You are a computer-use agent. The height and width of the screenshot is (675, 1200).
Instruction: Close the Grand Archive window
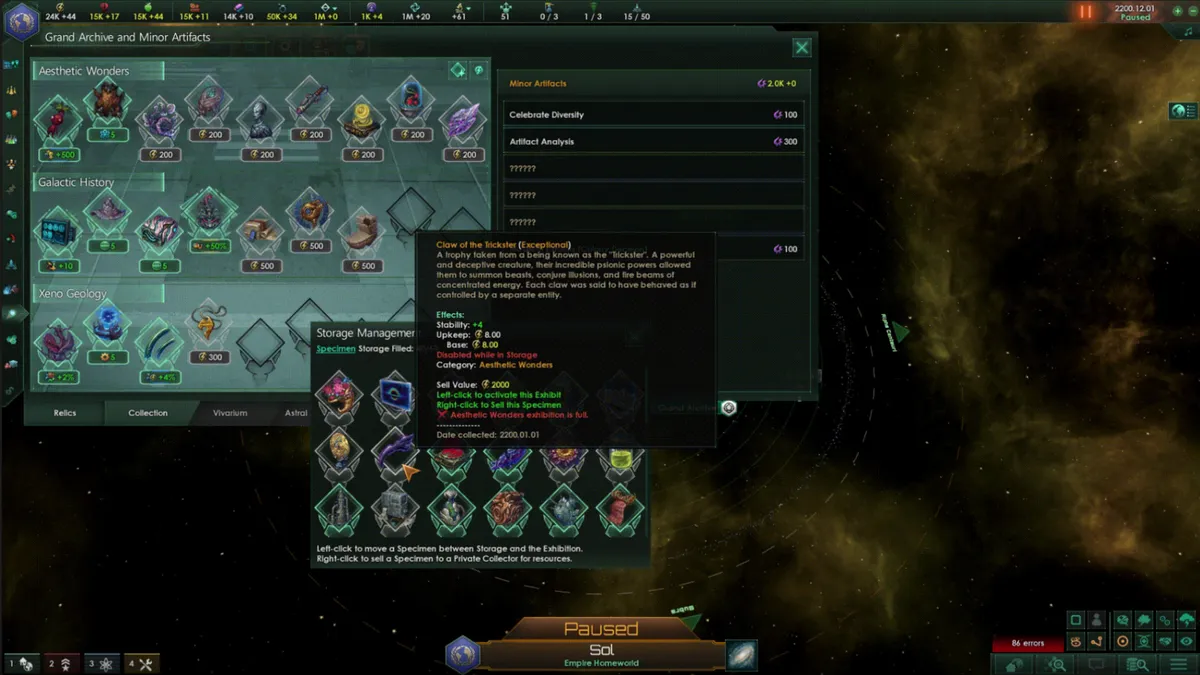pyautogui.click(x=801, y=47)
